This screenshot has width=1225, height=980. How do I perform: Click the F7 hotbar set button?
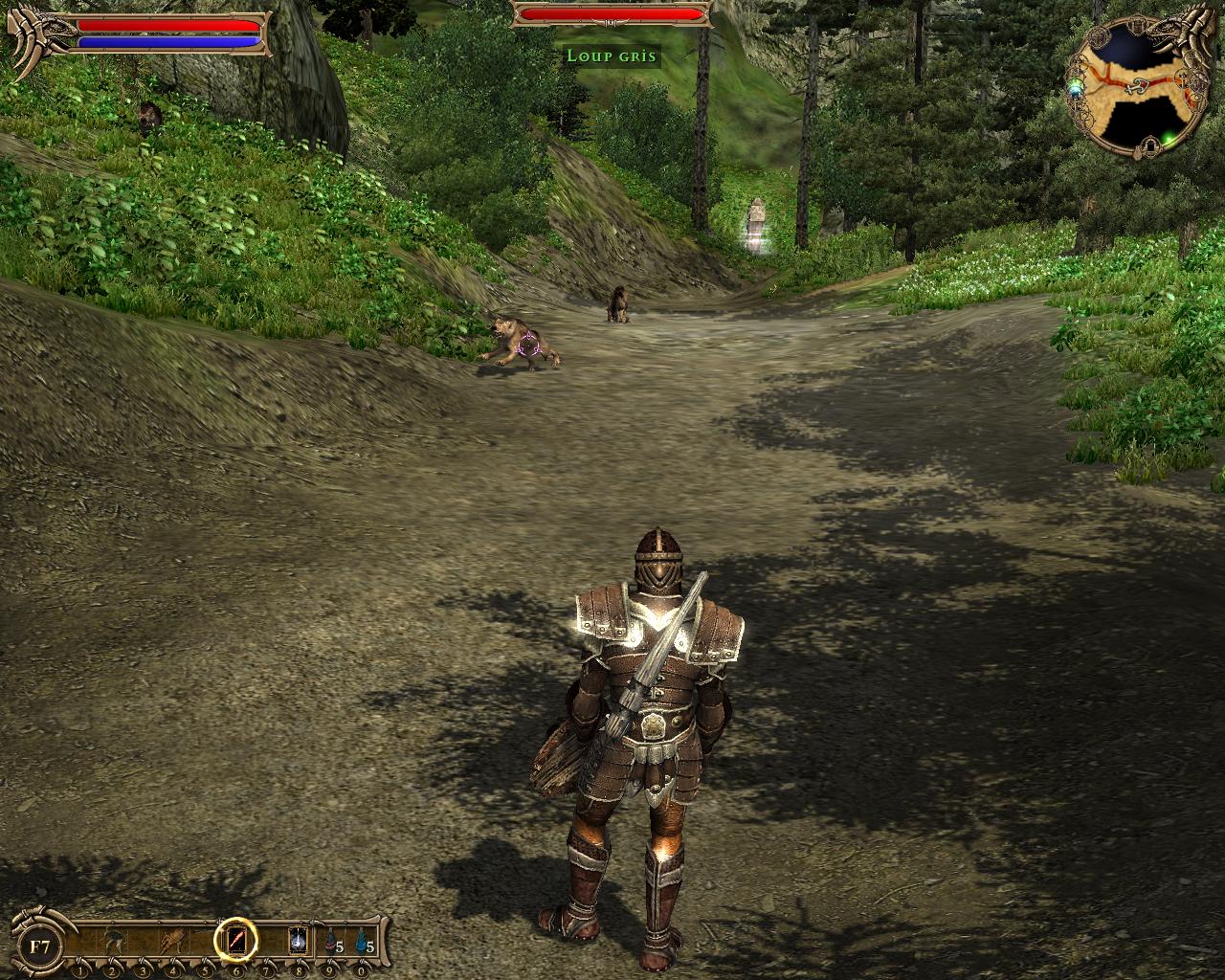[x=40, y=947]
